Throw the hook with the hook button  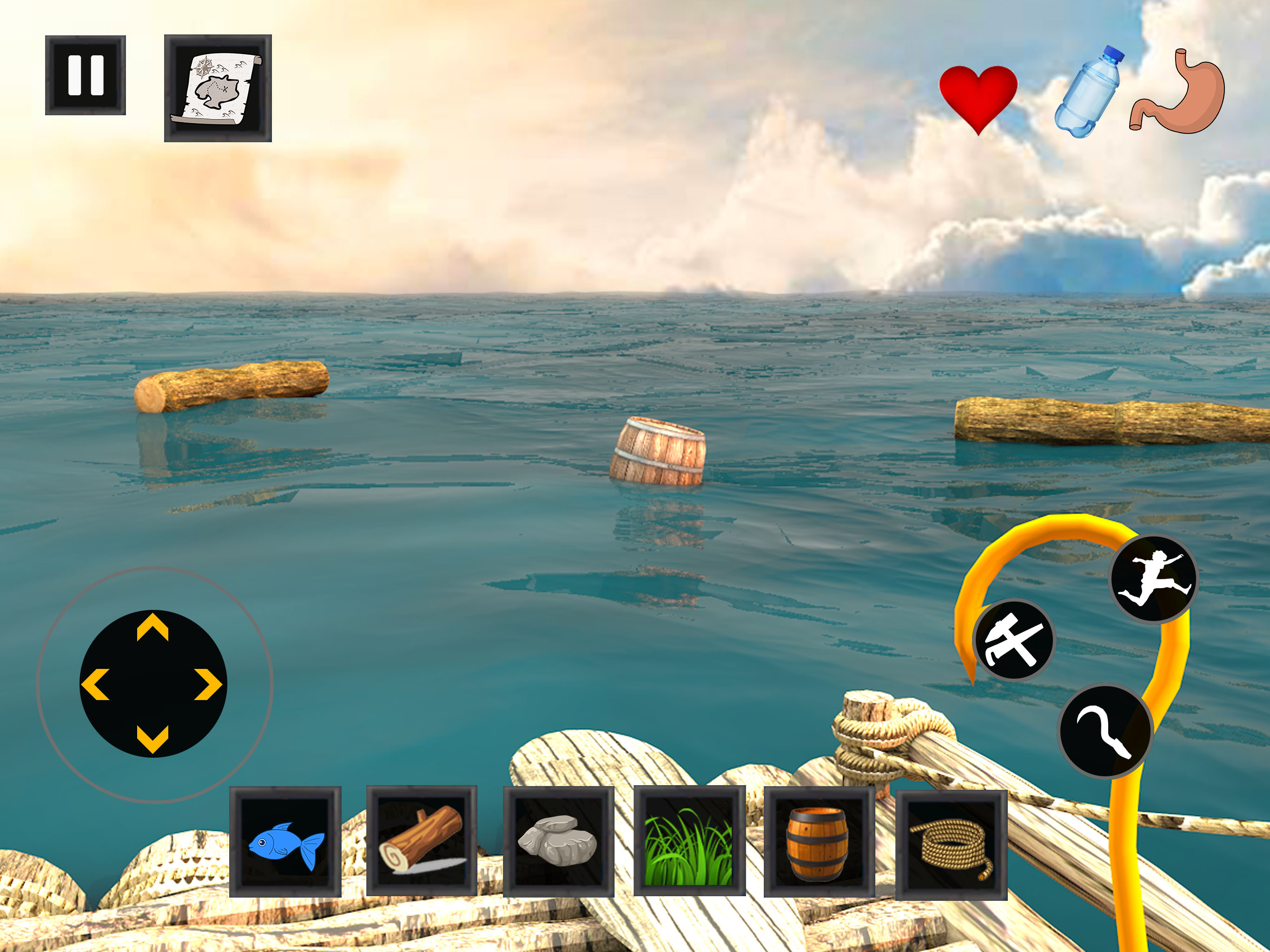(1105, 730)
